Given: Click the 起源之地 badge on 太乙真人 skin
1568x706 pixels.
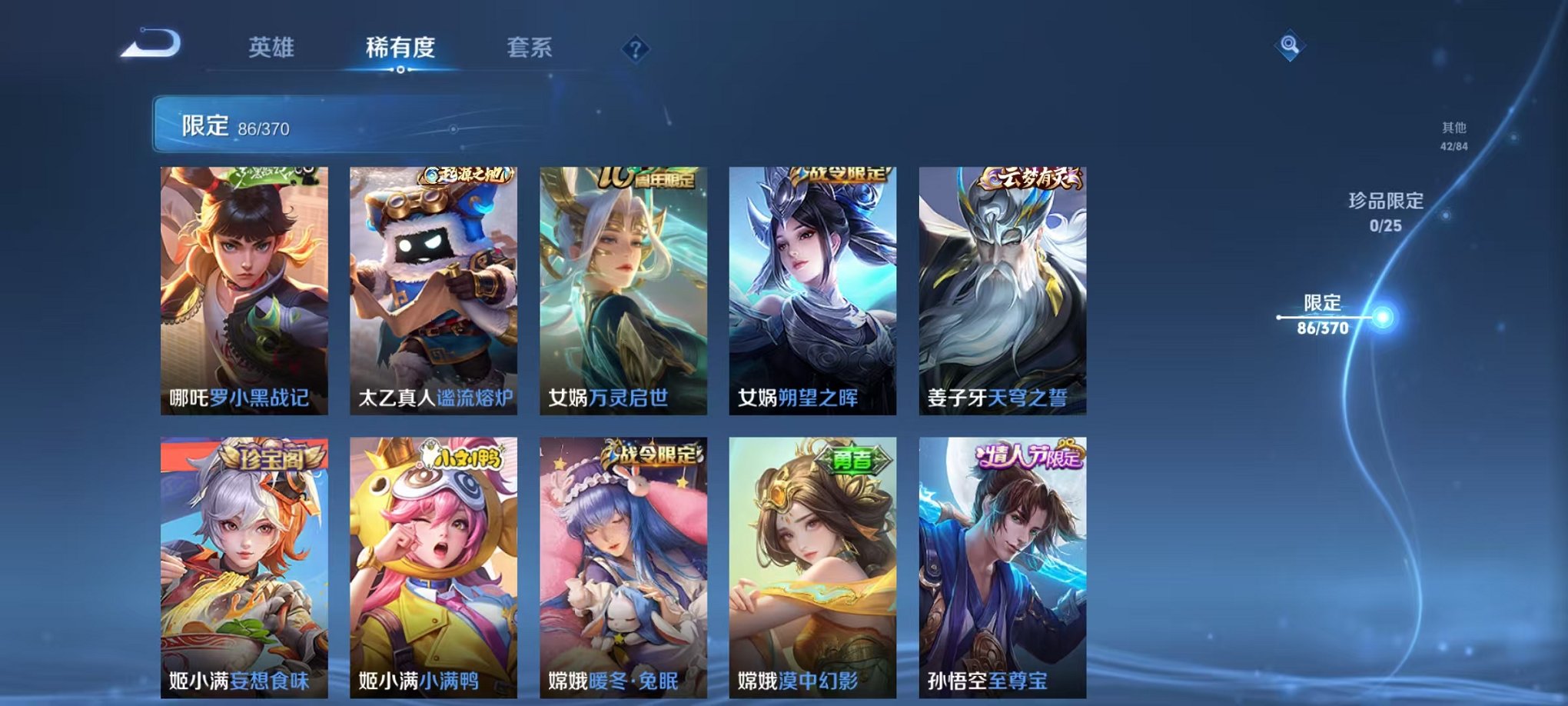Looking at the screenshot, I should pyautogui.click(x=463, y=175).
